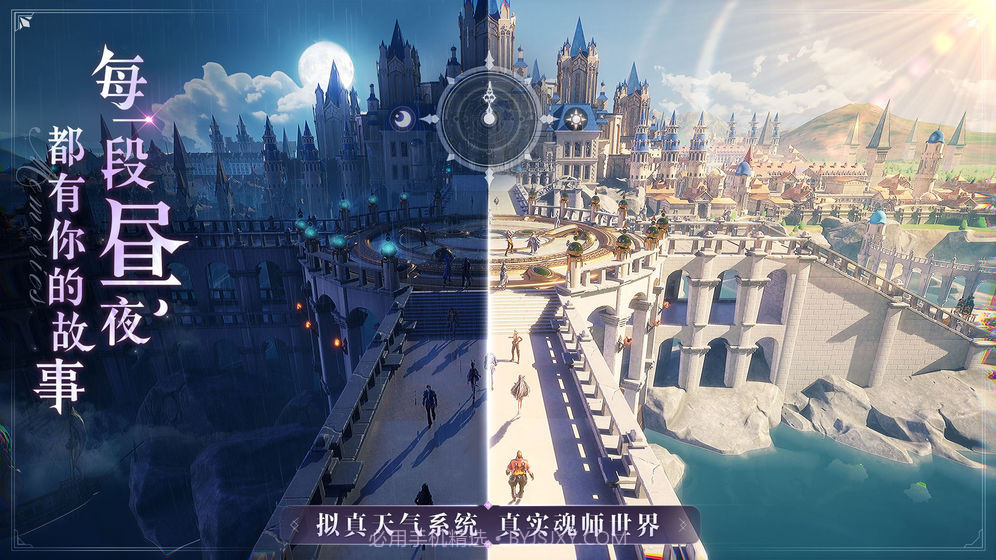Select the sun daytime icon
The image size is (996, 560).
point(576,117)
